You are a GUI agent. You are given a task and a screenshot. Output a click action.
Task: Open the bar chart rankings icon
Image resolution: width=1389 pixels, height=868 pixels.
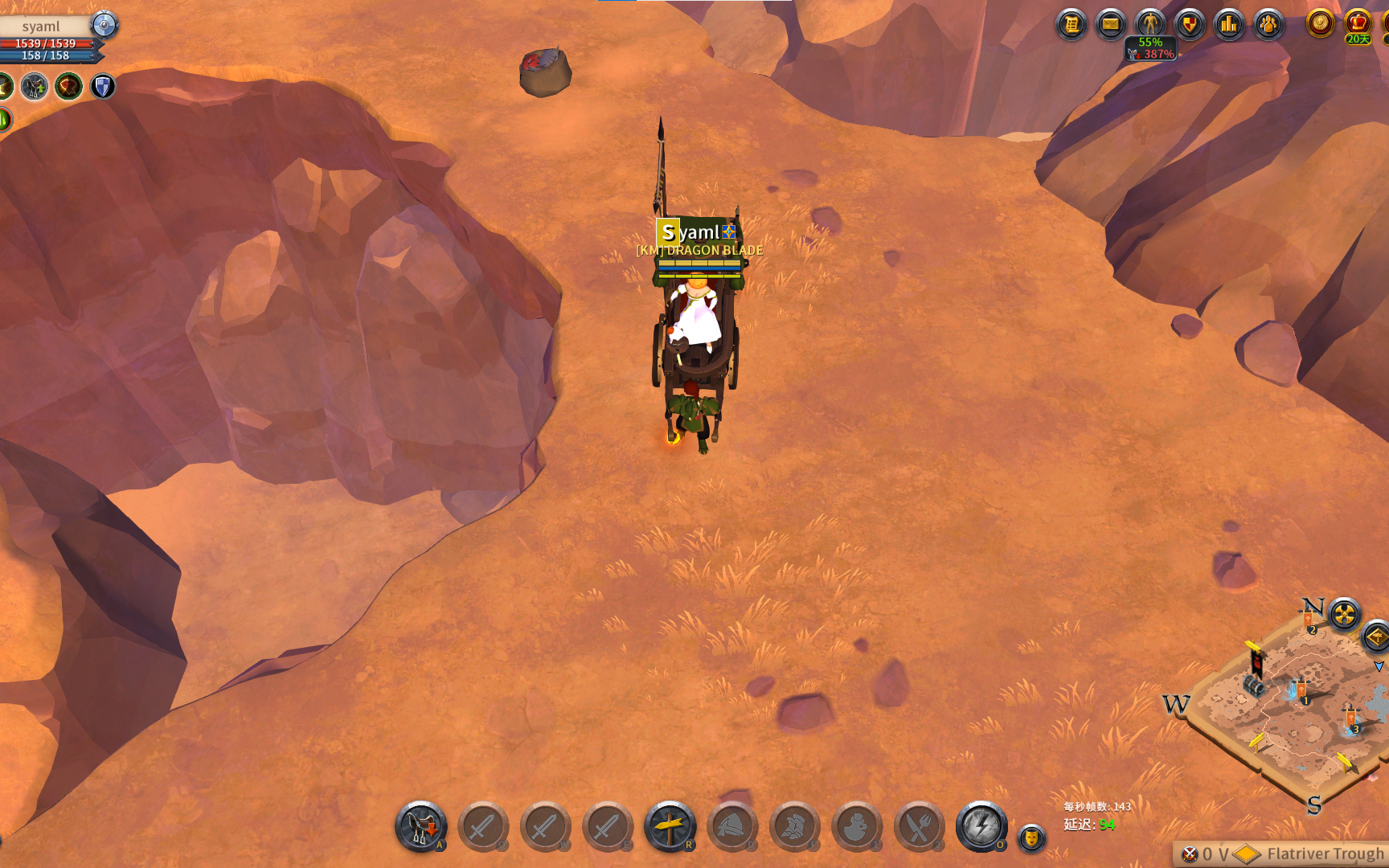[1229, 25]
